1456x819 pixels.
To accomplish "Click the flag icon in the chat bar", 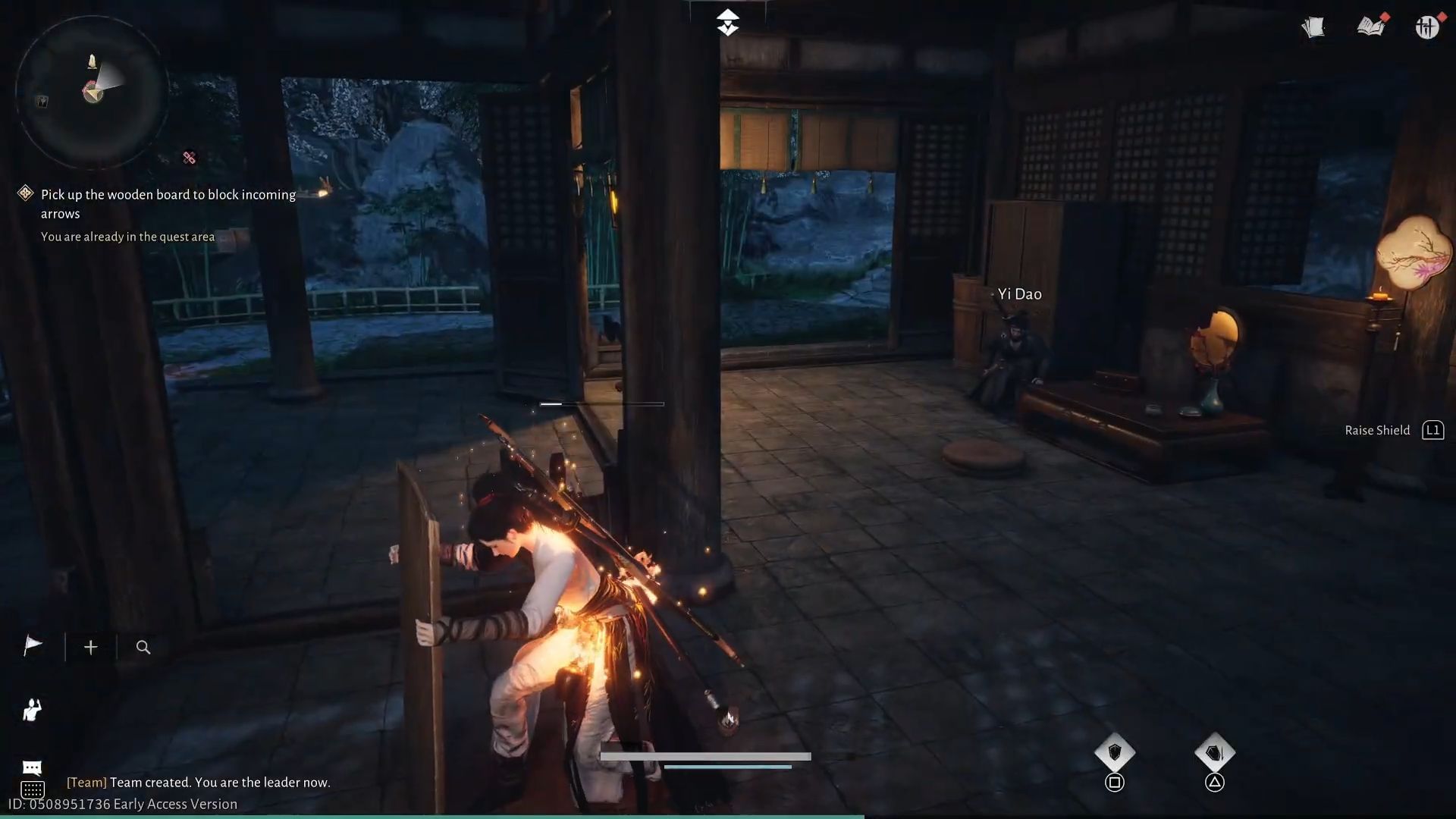I will [x=32, y=646].
